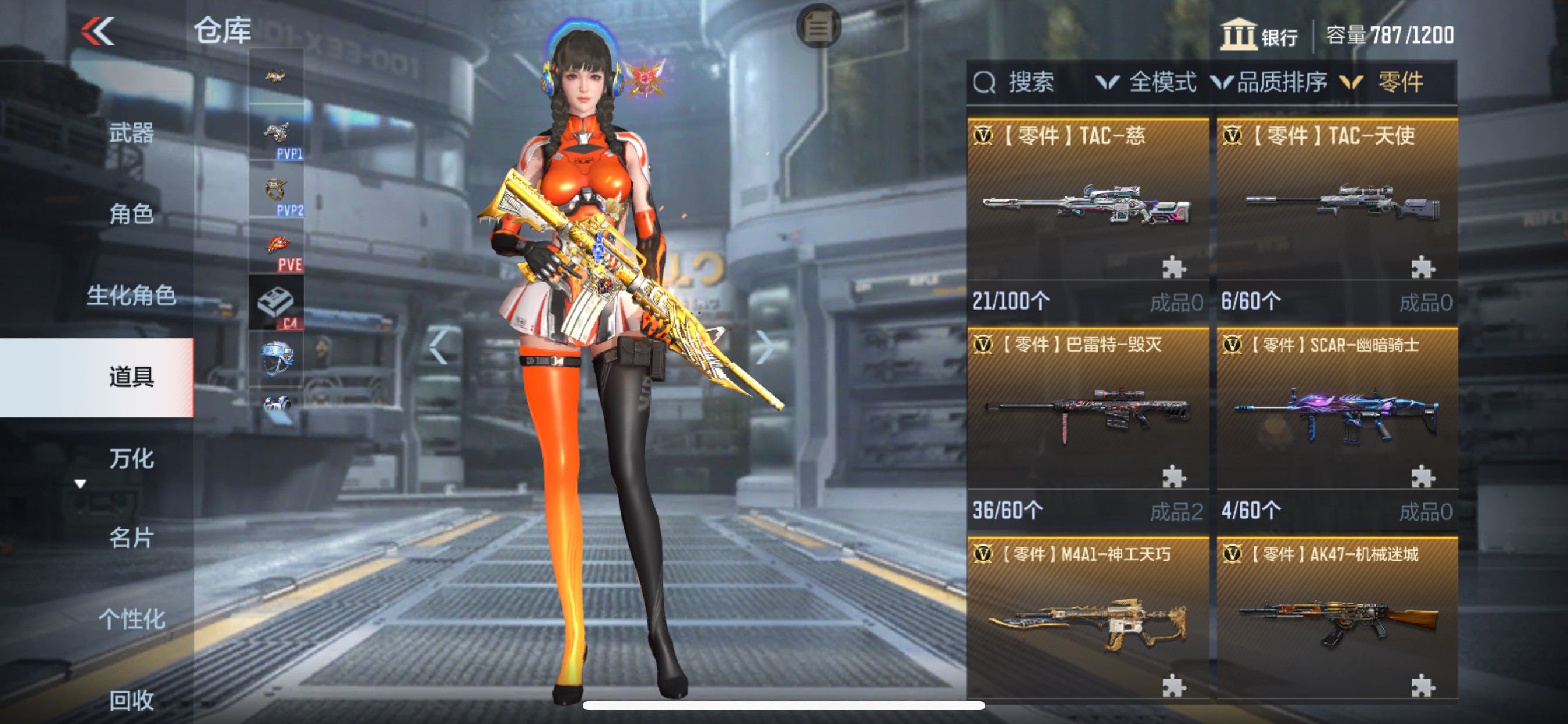1568x724 pixels.
Task: Open the 名片 category
Action: click(x=131, y=538)
